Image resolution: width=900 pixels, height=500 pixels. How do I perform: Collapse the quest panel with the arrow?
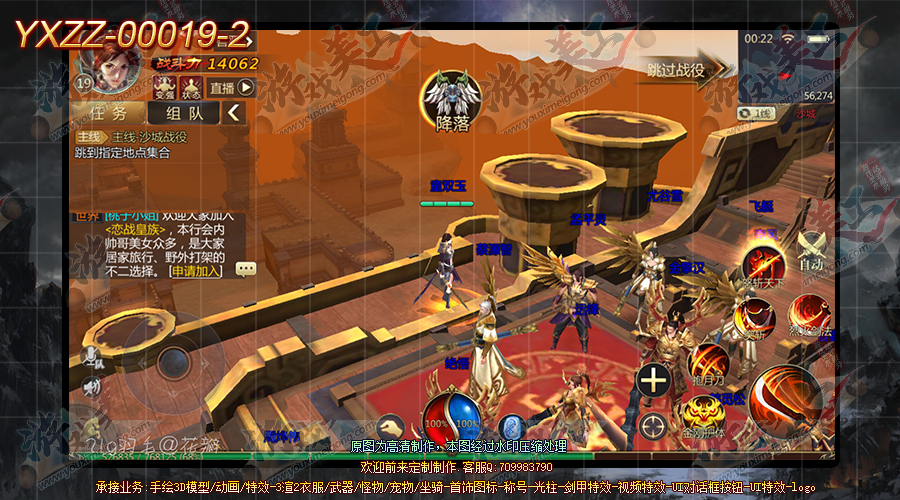point(234,113)
